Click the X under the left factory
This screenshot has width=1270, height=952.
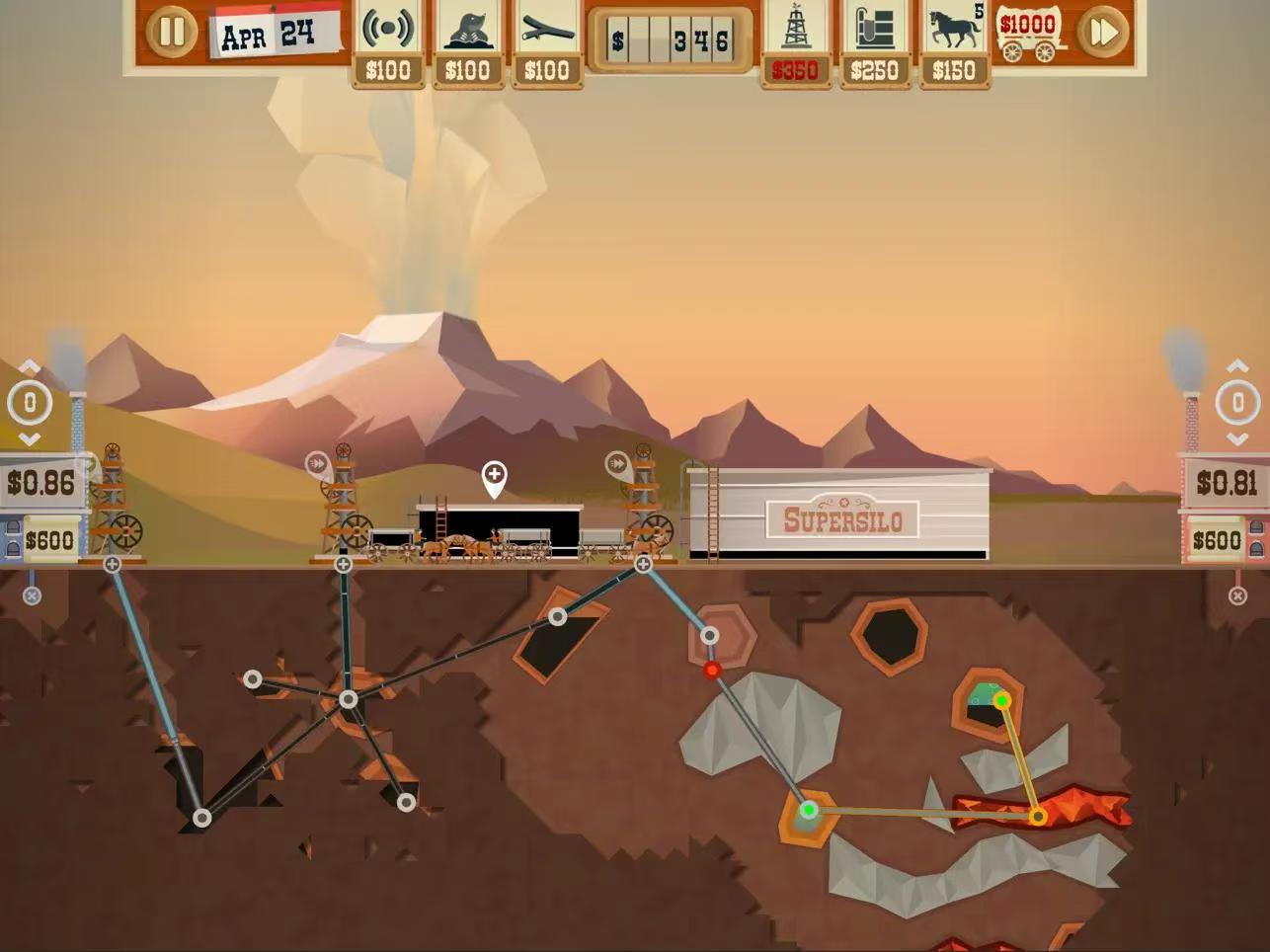[32, 595]
